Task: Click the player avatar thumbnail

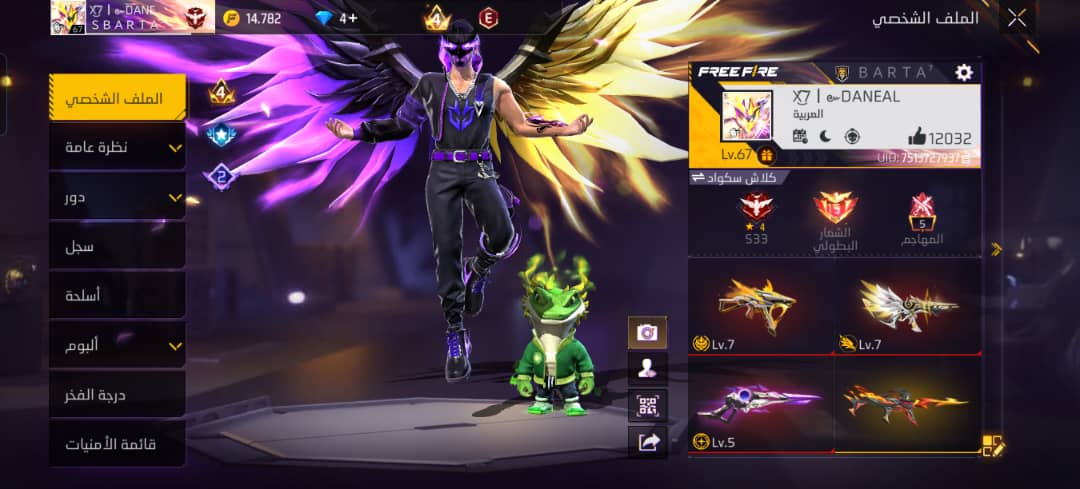Action: pyautogui.click(x=747, y=115)
